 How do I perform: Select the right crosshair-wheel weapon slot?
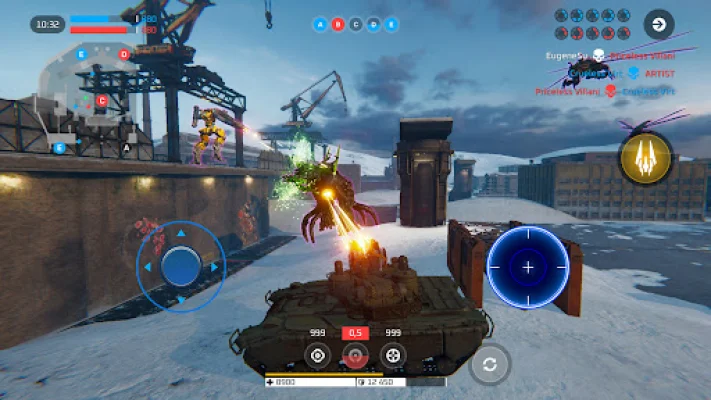(393, 354)
